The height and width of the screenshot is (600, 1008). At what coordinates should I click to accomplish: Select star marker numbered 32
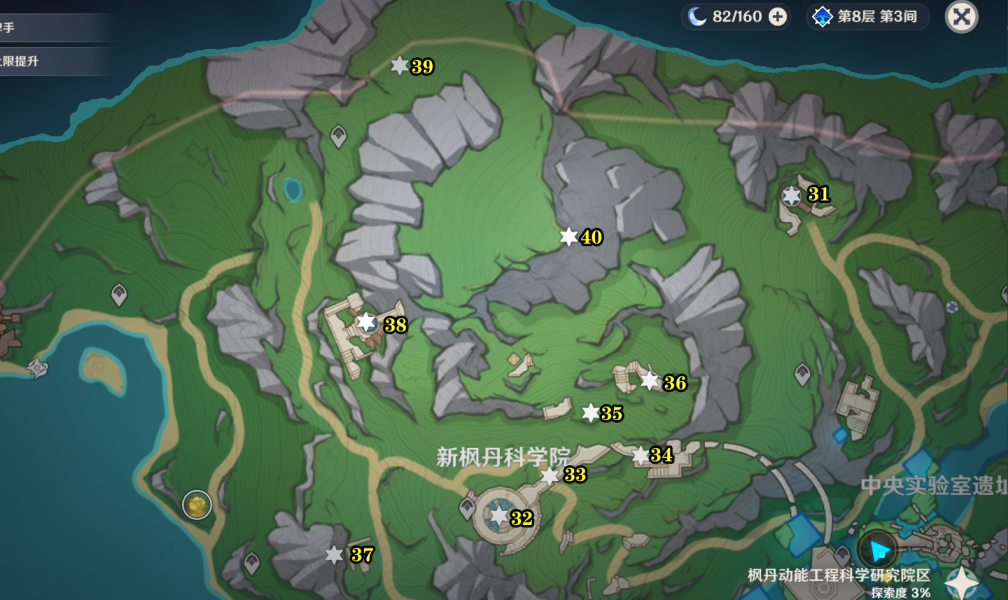pyautogui.click(x=498, y=517)
